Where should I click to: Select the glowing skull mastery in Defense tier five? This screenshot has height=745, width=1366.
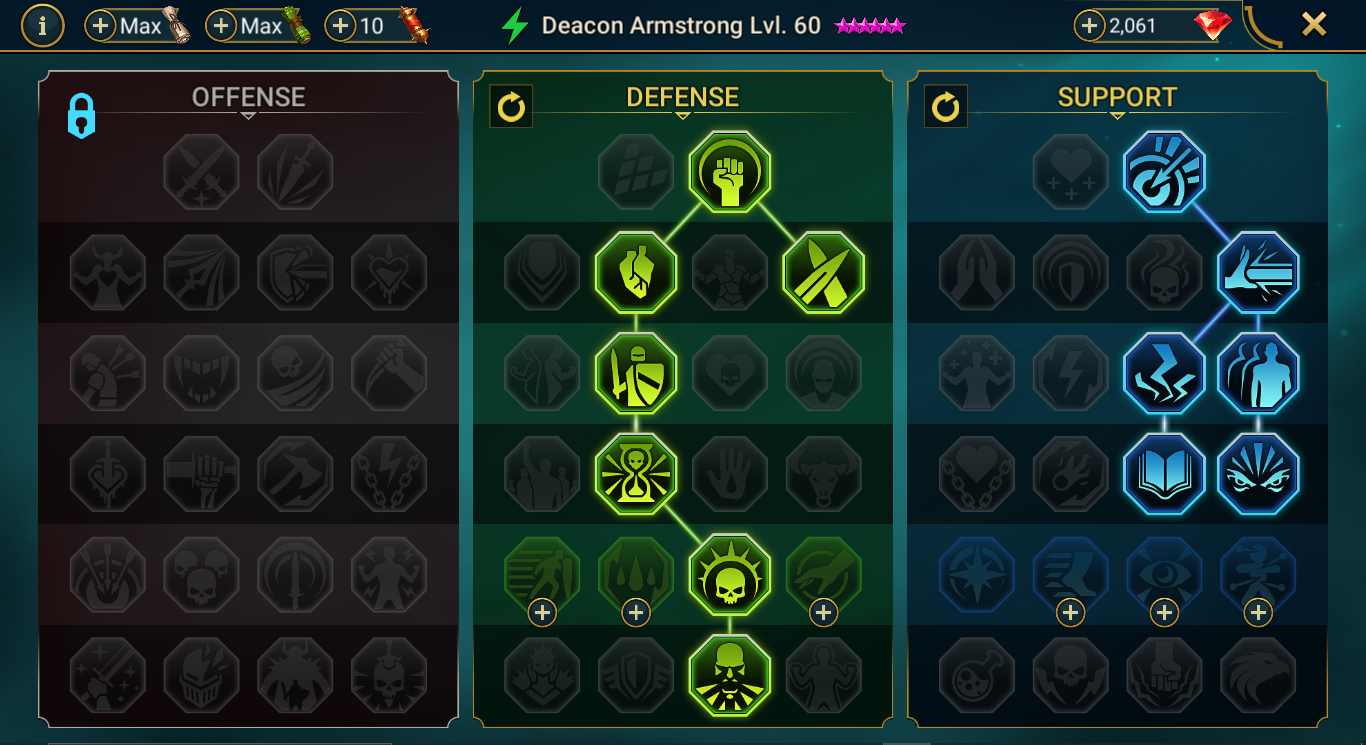(729, 573)
